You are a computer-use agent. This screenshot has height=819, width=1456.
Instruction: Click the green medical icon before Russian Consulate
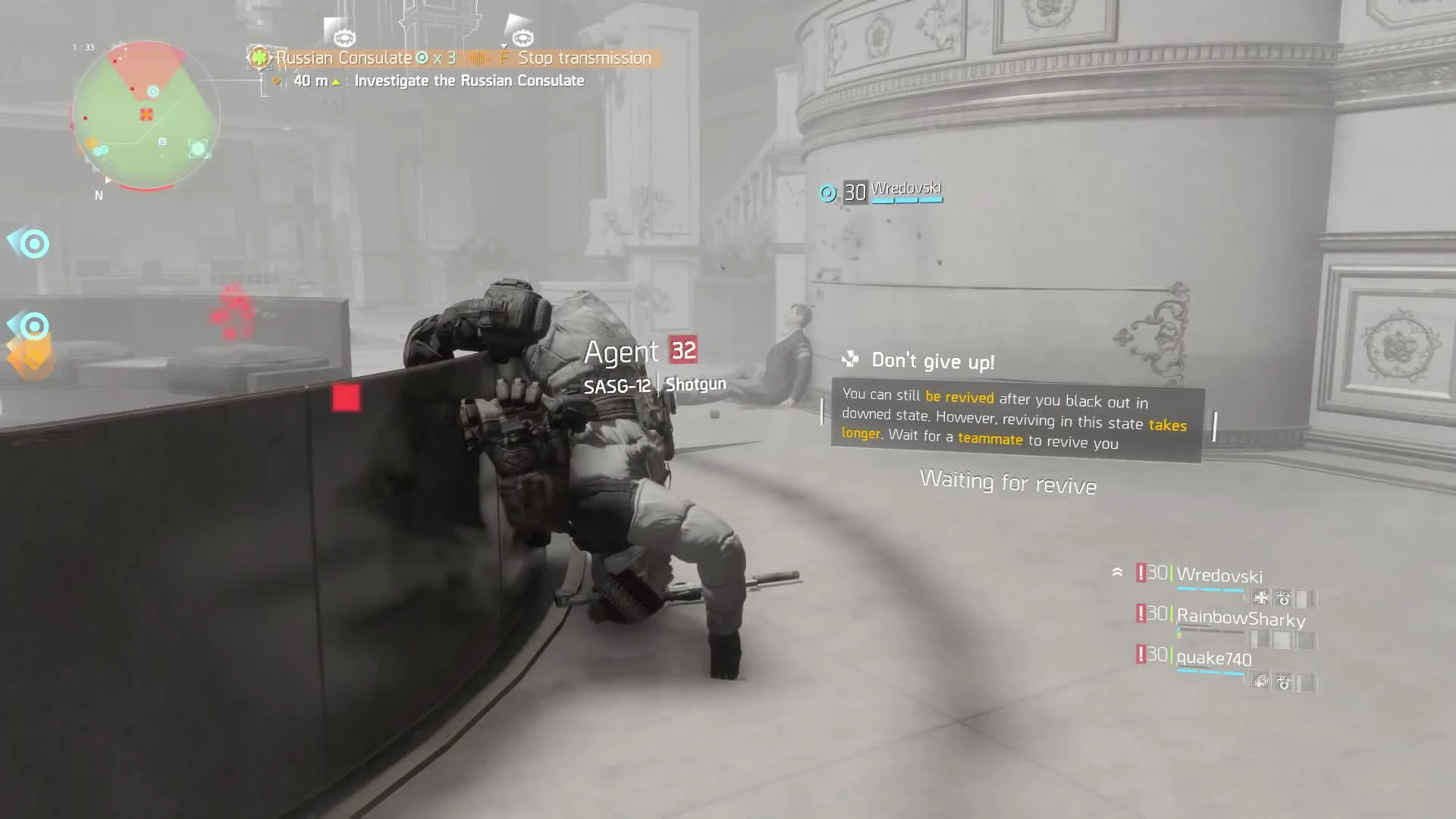pyautogui.click(x=259, y=58)
